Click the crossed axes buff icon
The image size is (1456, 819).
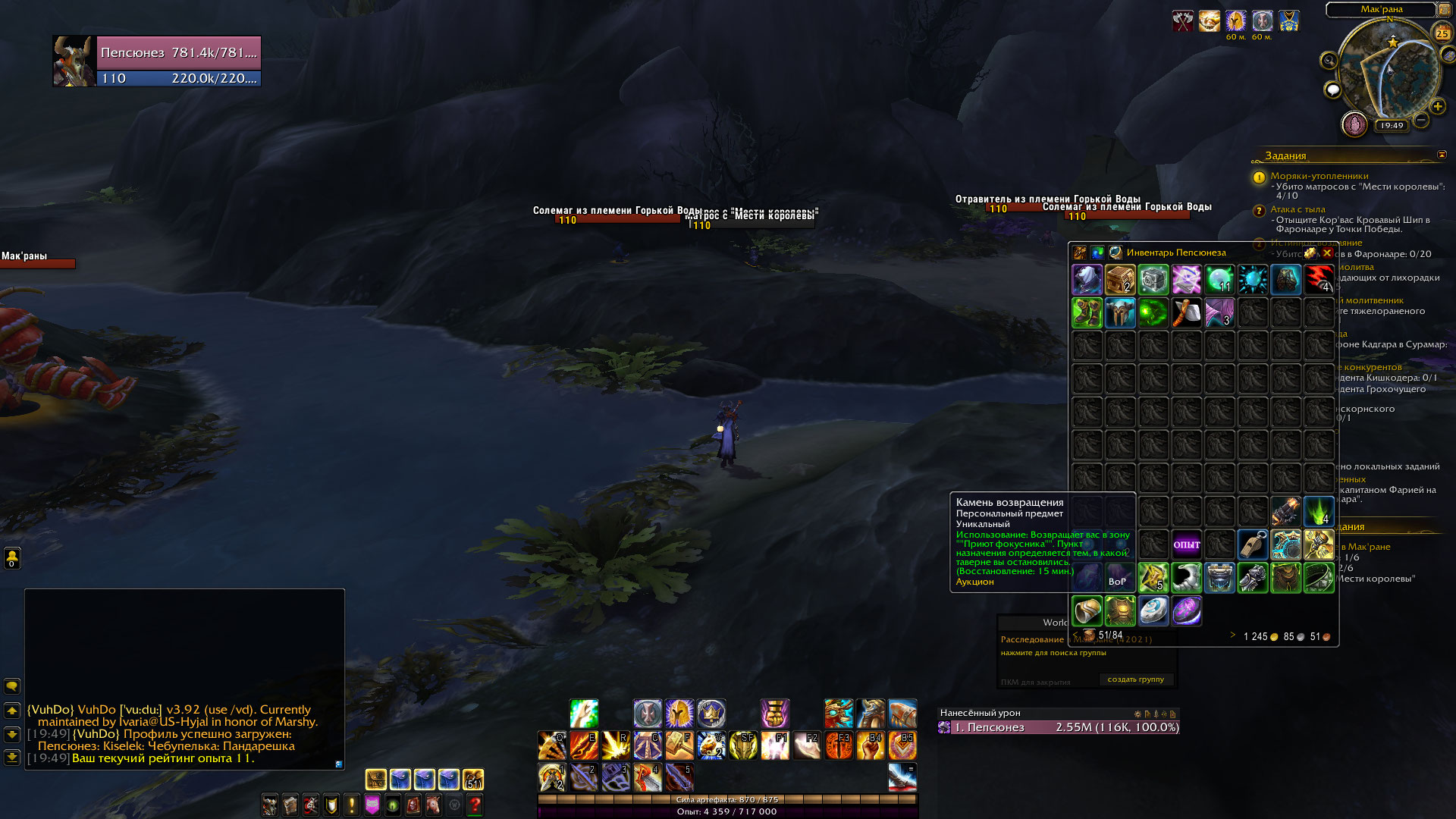point(1182,20)
